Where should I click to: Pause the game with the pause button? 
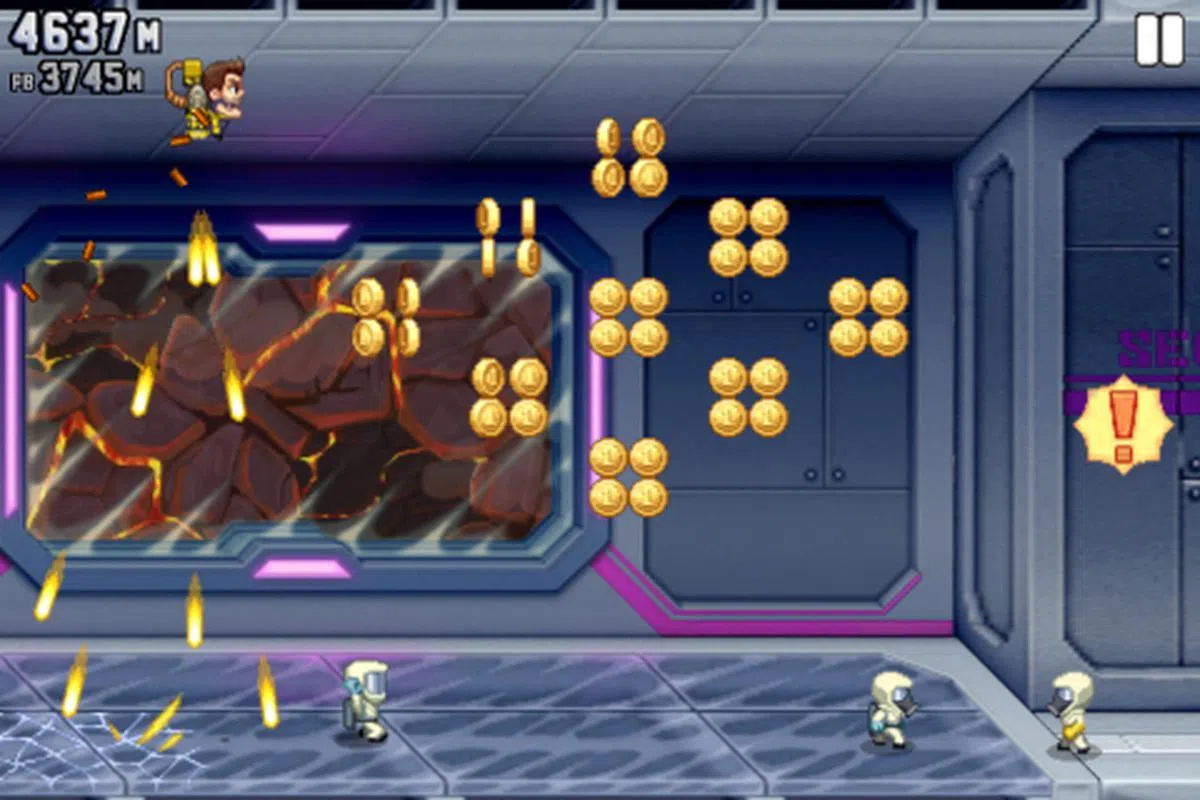coord(1159,40)
